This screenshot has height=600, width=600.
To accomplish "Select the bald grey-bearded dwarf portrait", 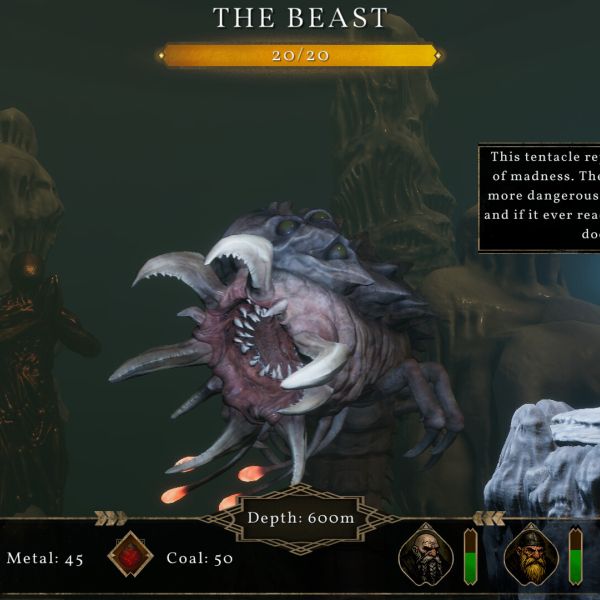I will (425, 556).
